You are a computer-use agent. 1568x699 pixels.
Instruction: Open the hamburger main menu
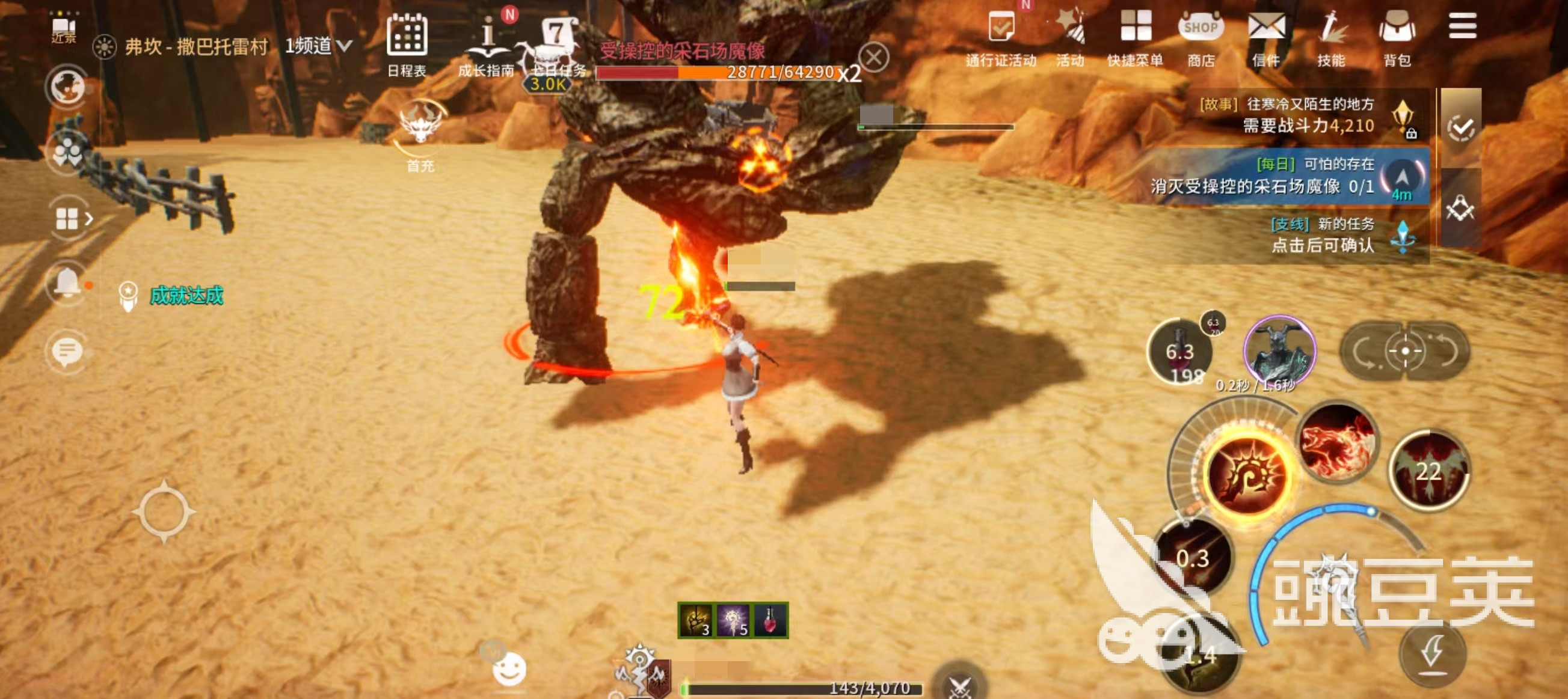1462,26
